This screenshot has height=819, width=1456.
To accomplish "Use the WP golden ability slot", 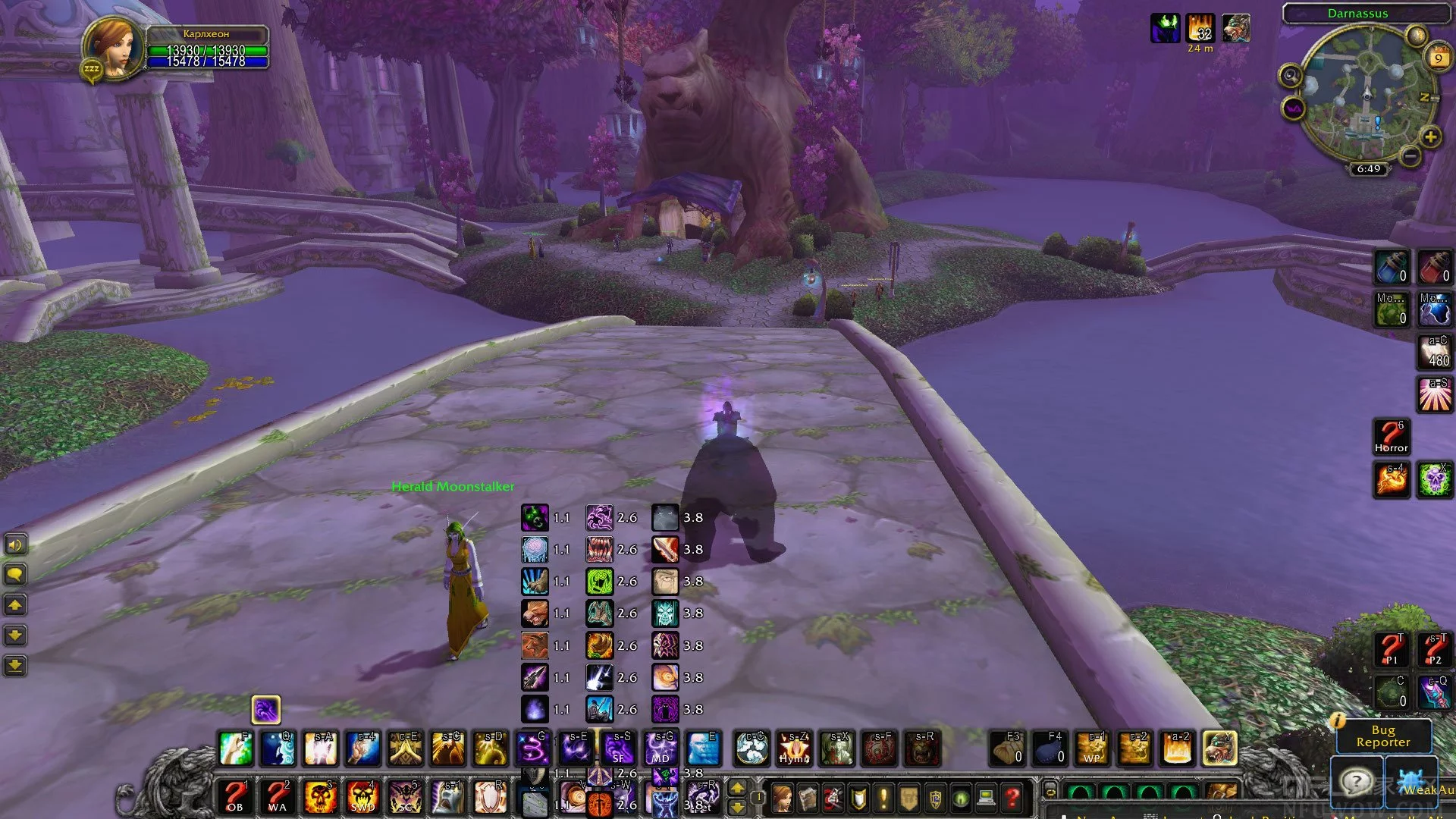I will click(x=1092, y=748).
